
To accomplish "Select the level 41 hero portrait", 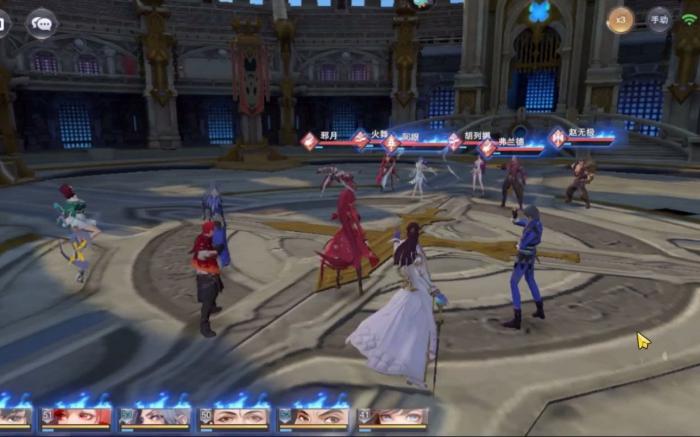I will [x=393, y=416].
